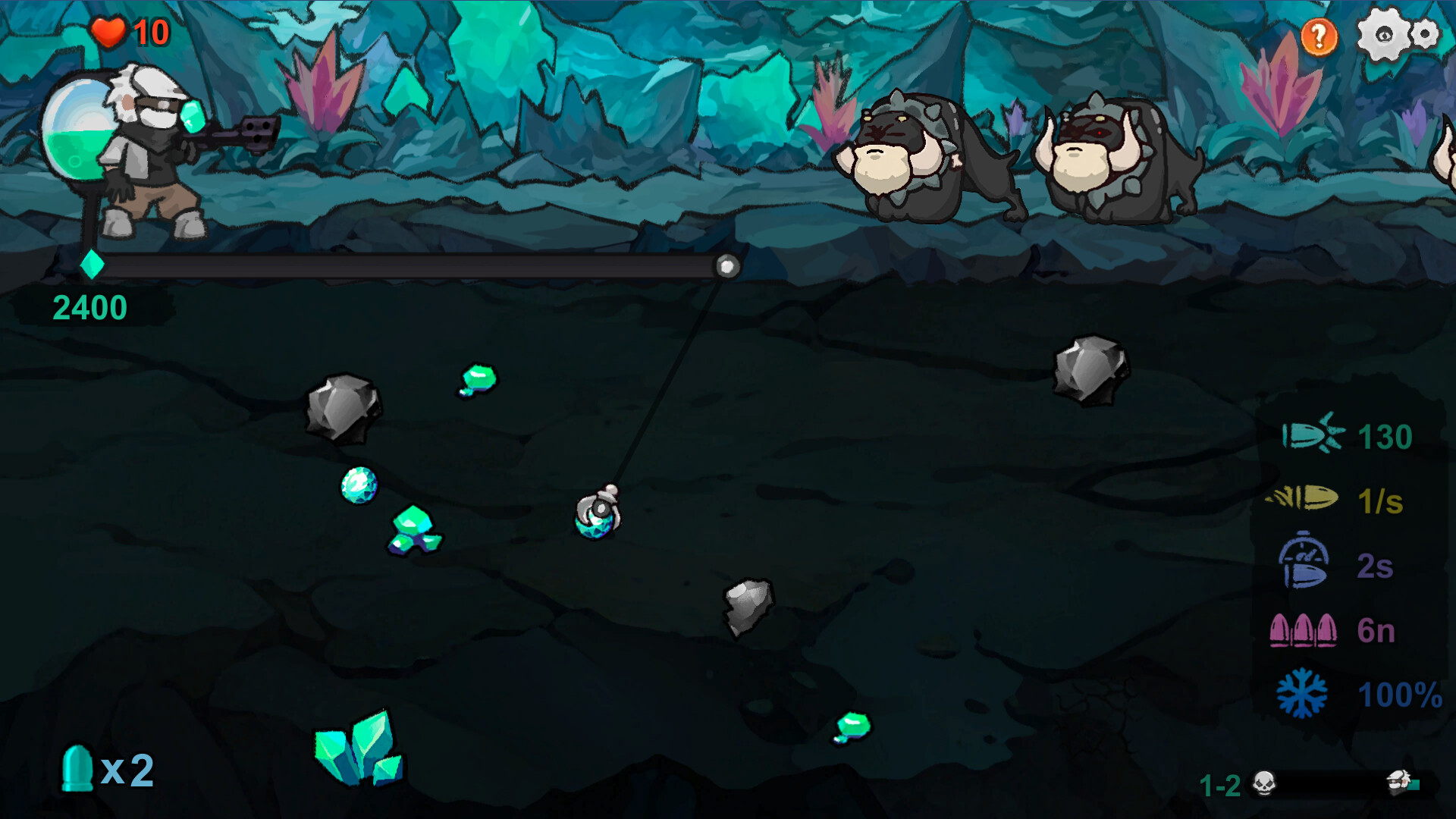1456x819 pixels.
Task: Open the orange help question mark
Action: point(1318,33)
